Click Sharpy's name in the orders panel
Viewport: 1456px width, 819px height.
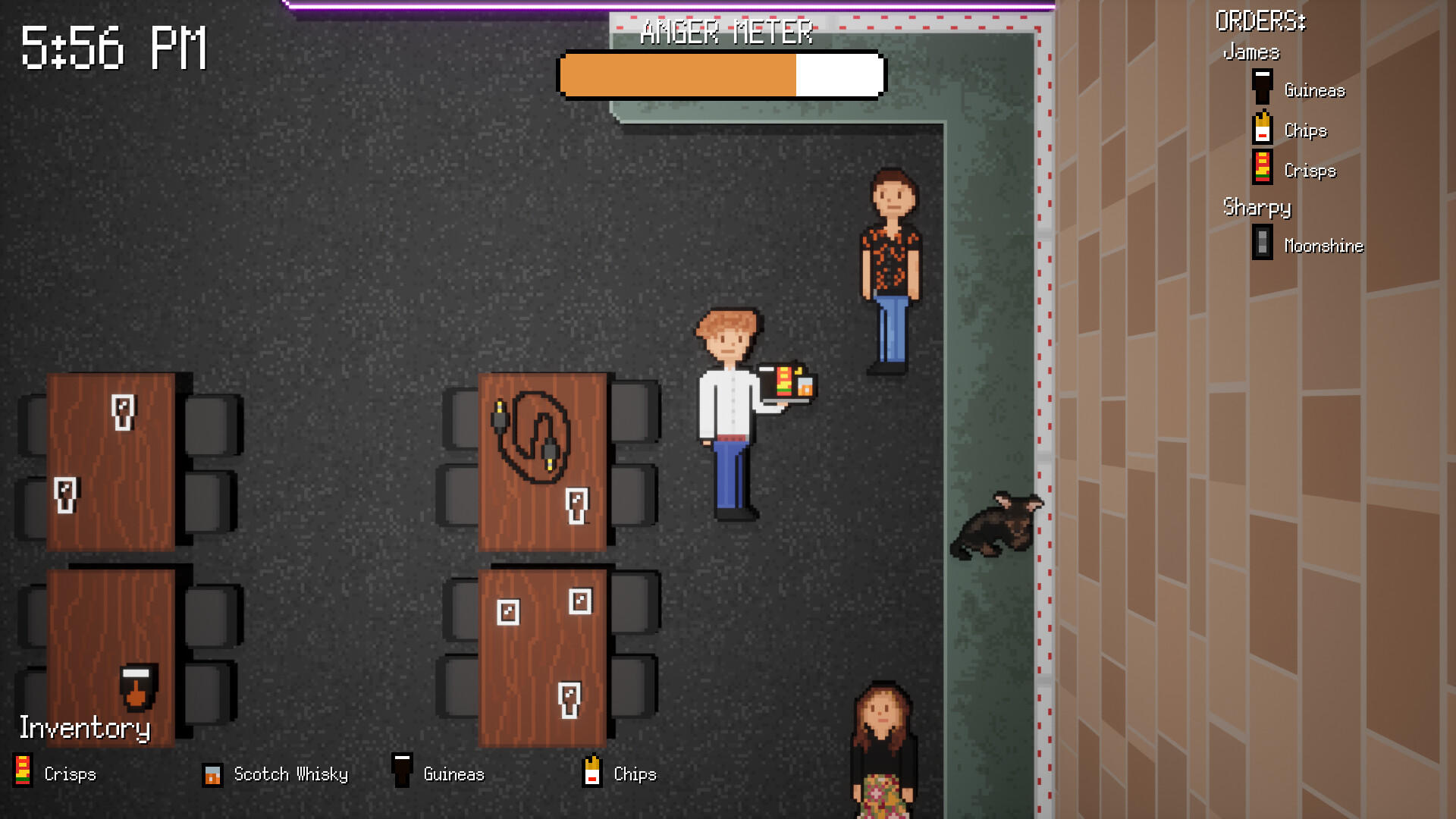pos(1257,206)
